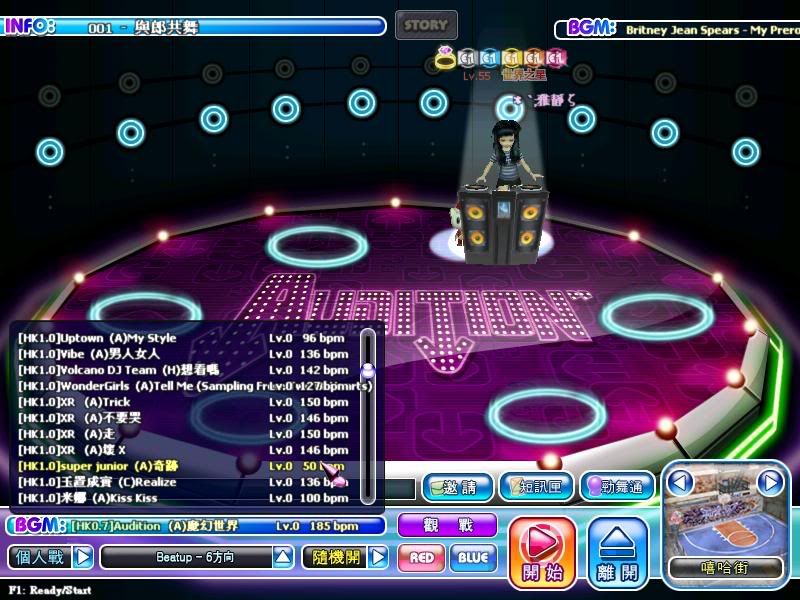Open the 勁舞通 messenger button
The height and width of the screenshot is (600, 800).
tap(617, 487)
